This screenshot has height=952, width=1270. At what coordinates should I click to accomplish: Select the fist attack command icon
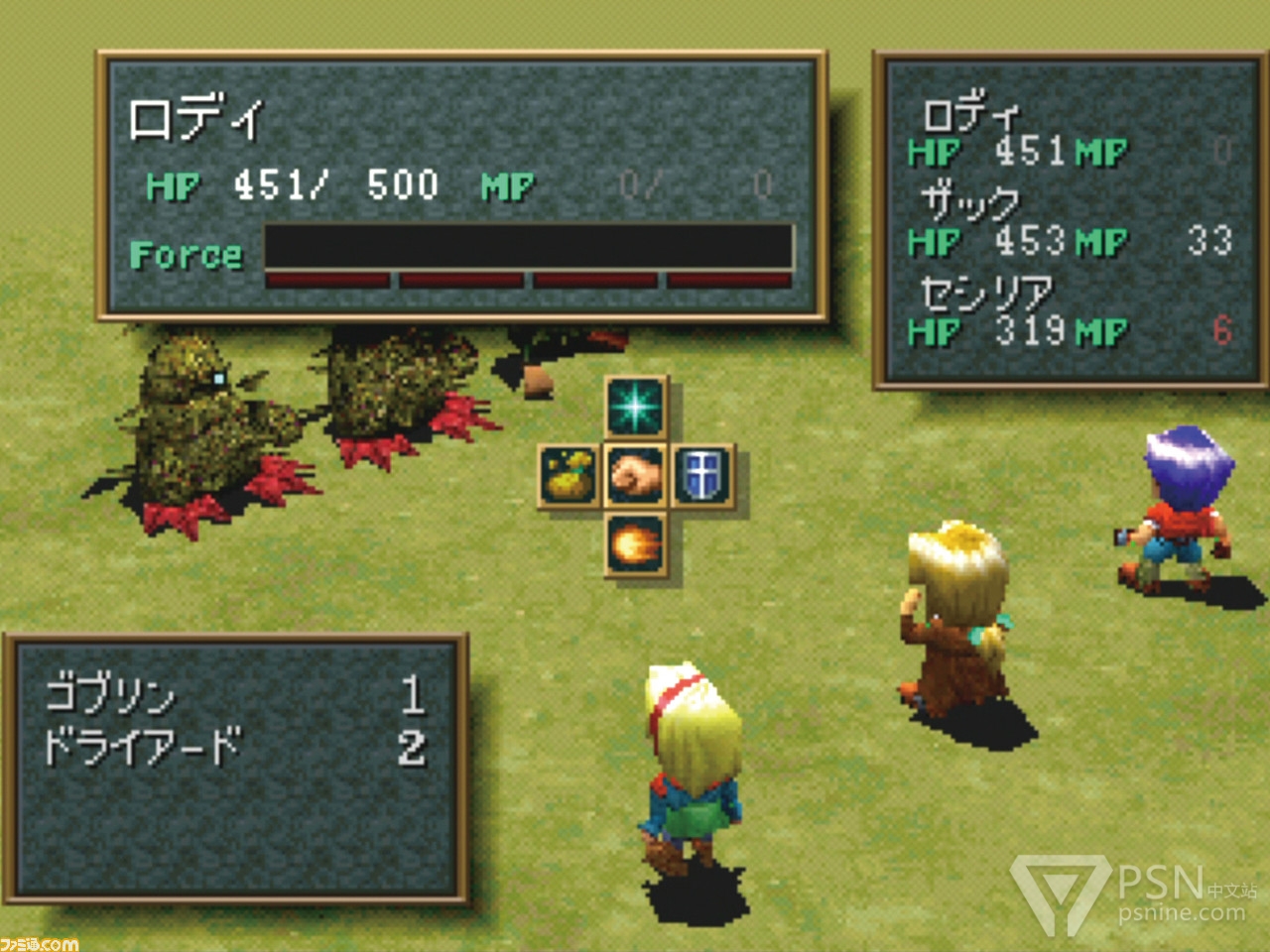pos(636,476)
